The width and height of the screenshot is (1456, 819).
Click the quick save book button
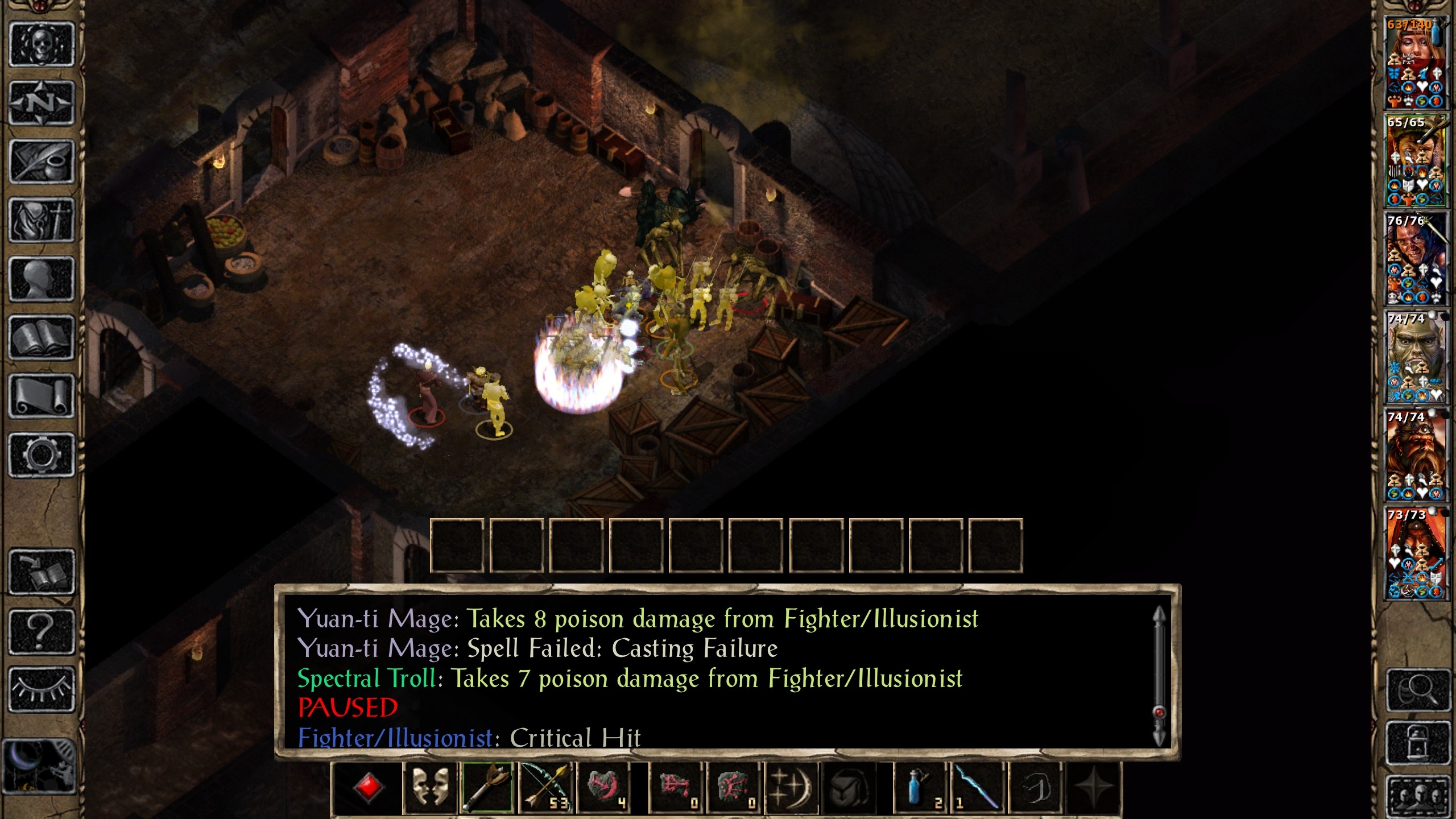point(42,572)
